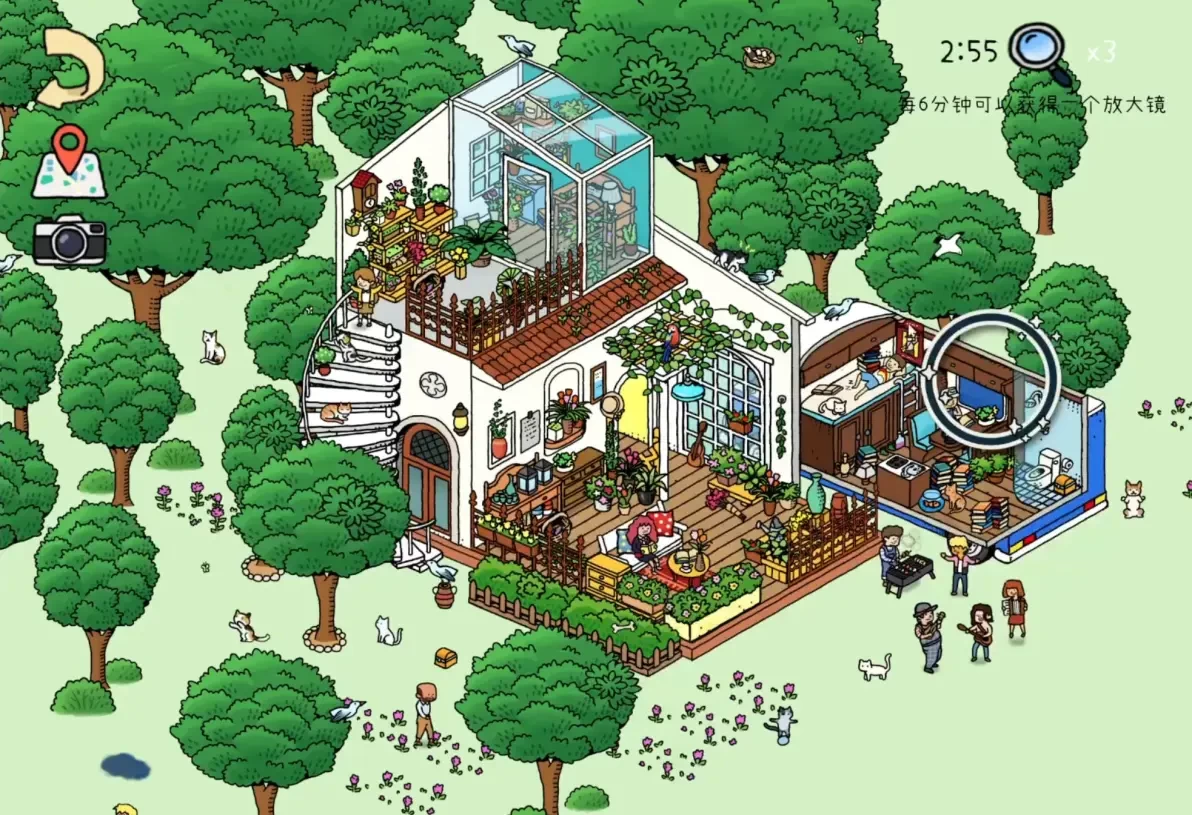Use the magnifying glass hint
The width and height of the screenshot is (1192, 815).
(1038, 52)
